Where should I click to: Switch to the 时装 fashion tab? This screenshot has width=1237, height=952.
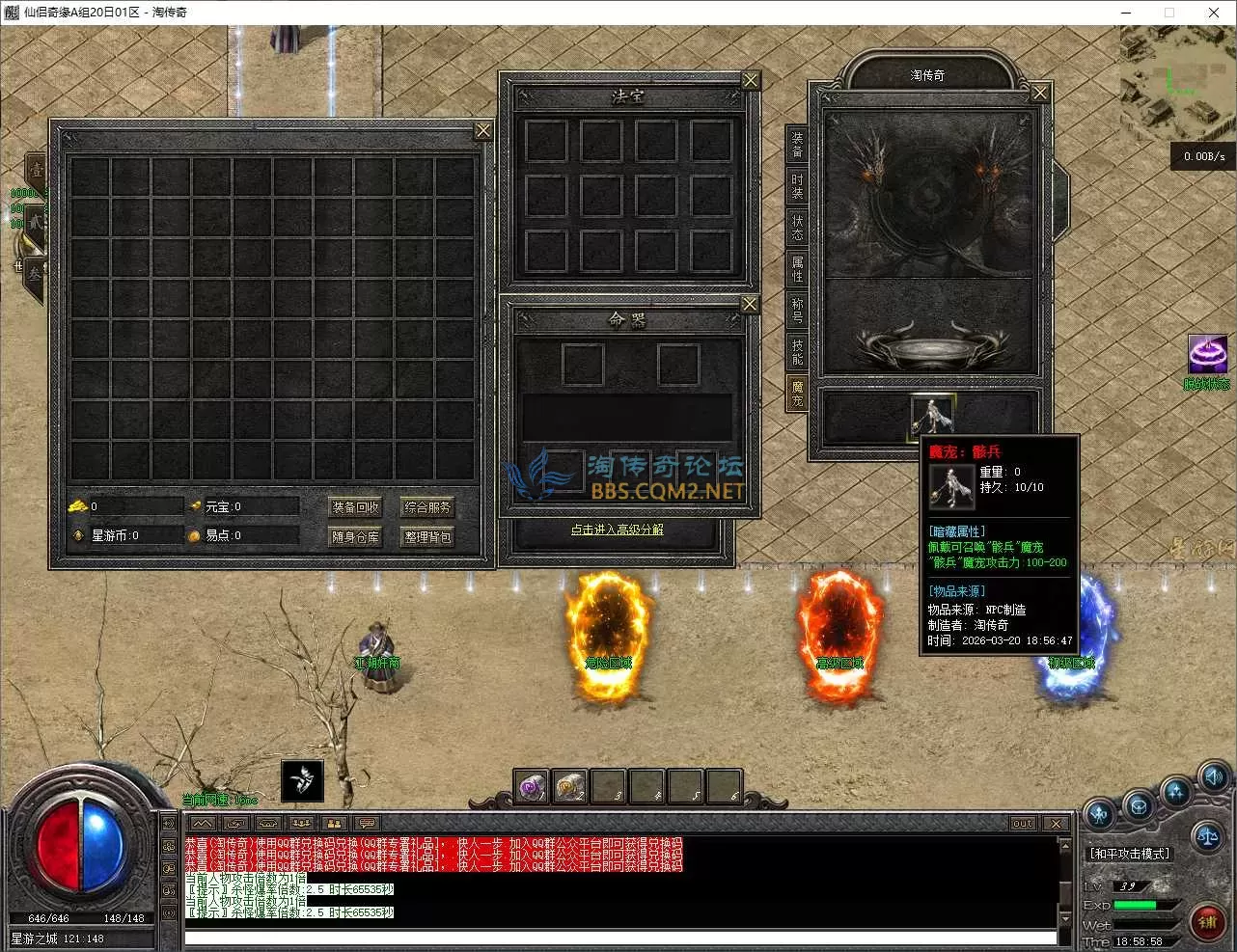(797, 186)
